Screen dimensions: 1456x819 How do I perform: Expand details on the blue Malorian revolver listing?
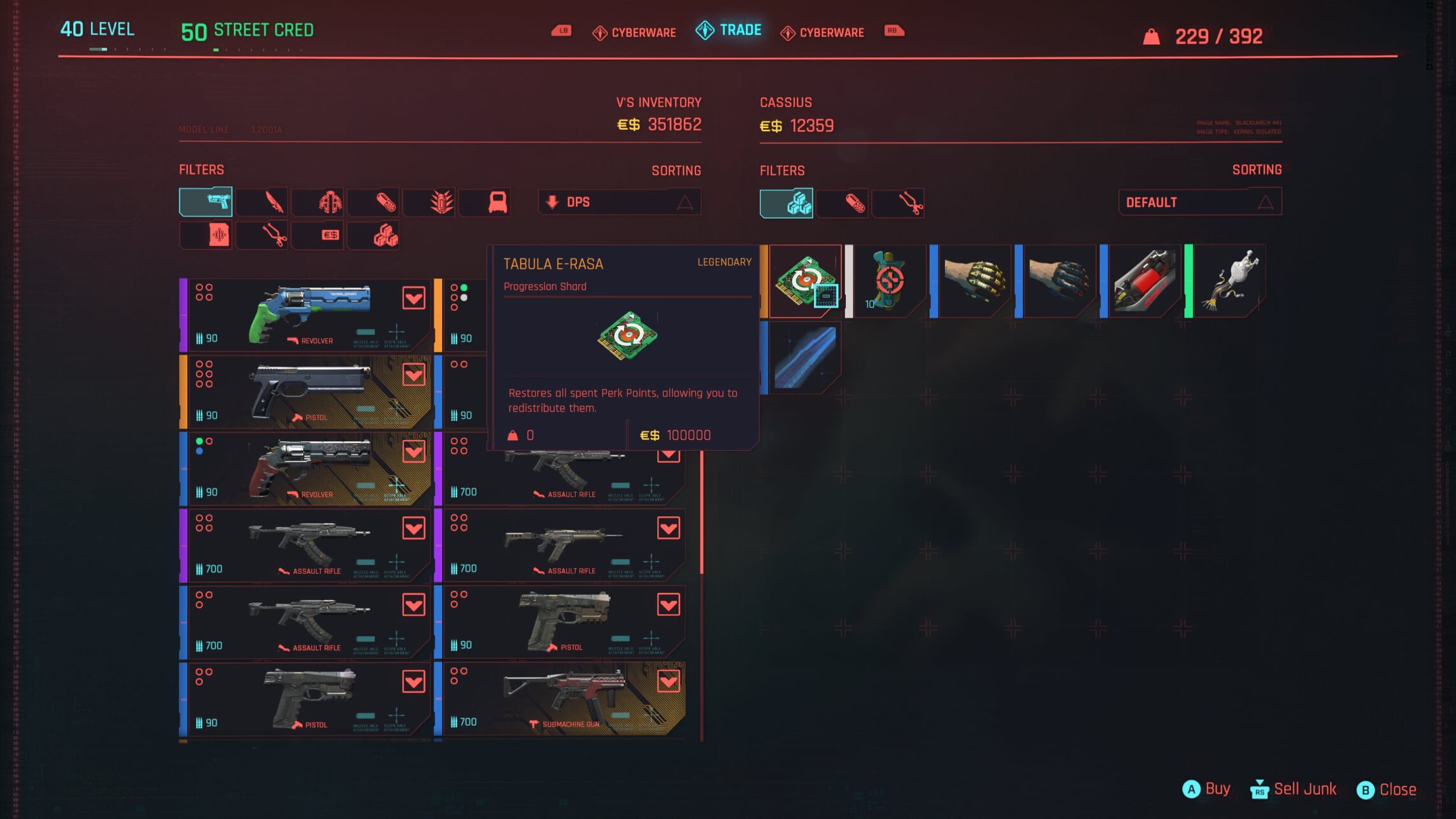pyautogui.click(x=413, y=297)
